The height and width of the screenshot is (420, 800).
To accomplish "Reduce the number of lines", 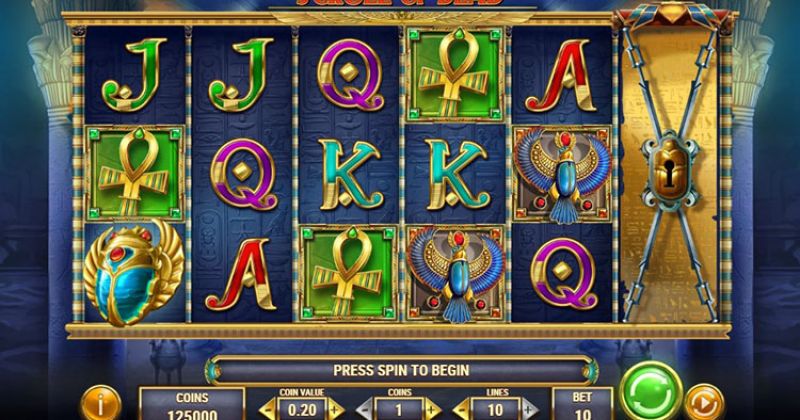I will point(462,410).
